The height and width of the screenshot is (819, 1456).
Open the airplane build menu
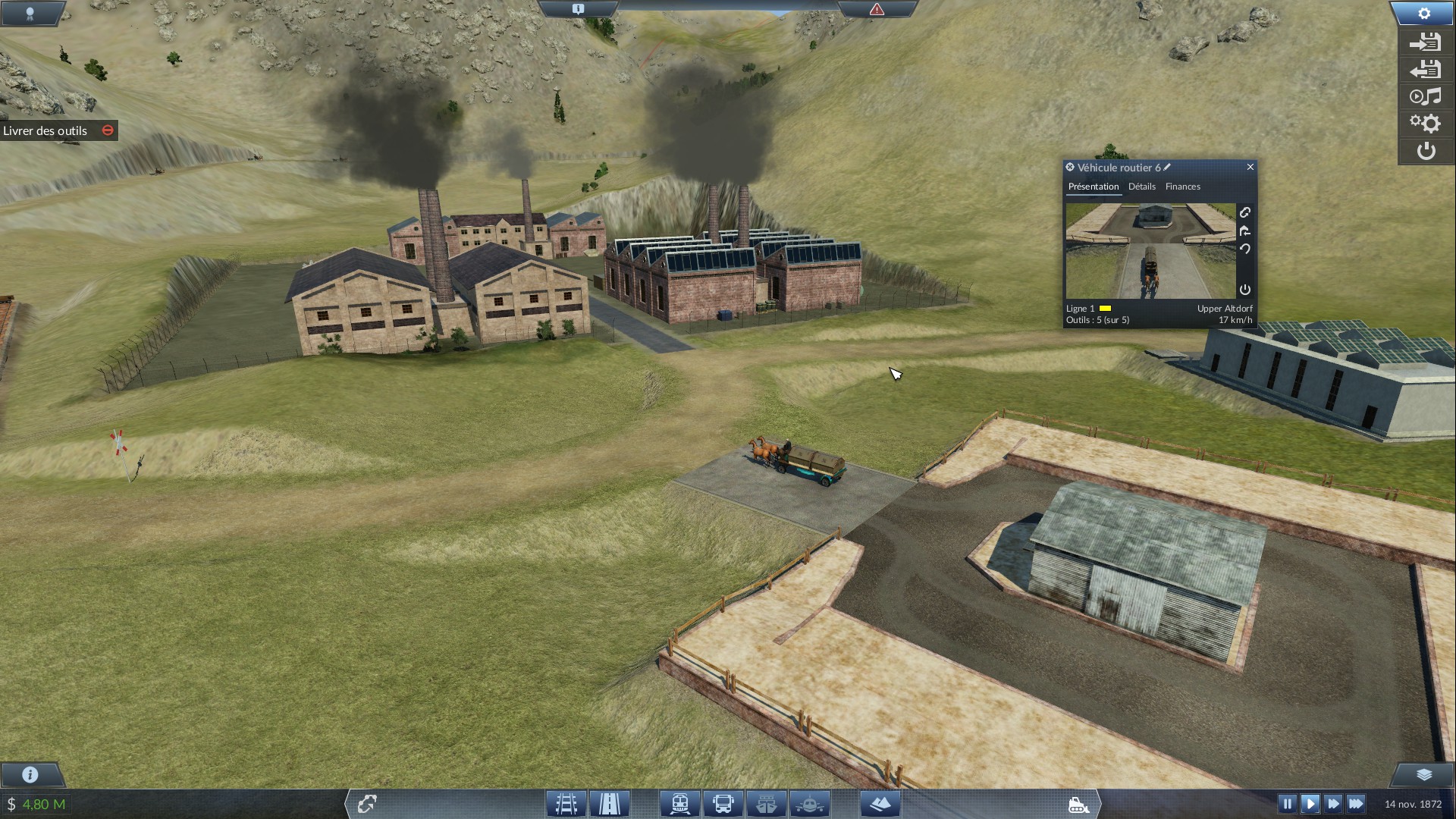pyautogui.click(x=810, y=803)
